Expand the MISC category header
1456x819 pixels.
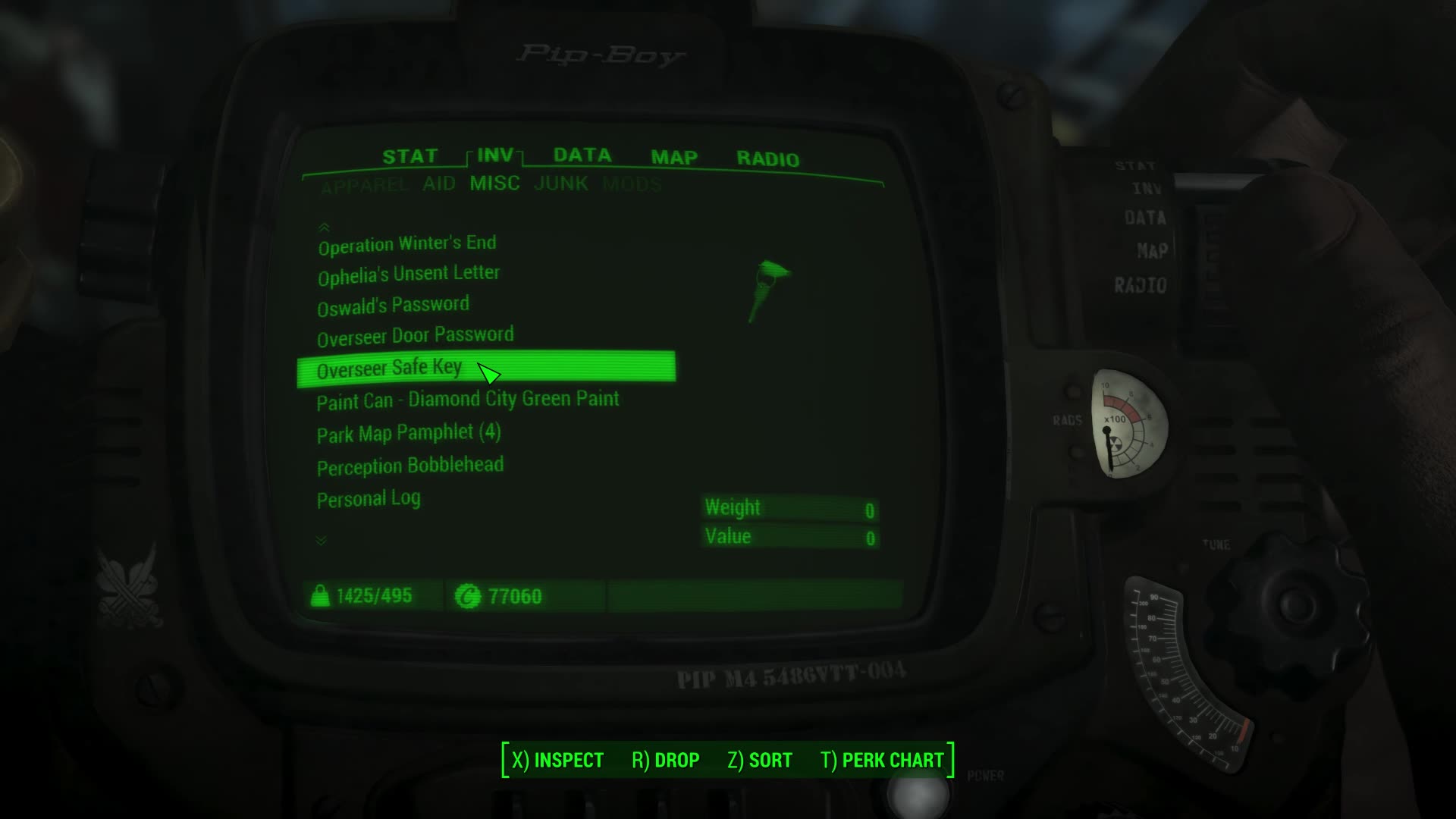pos(494,183)
